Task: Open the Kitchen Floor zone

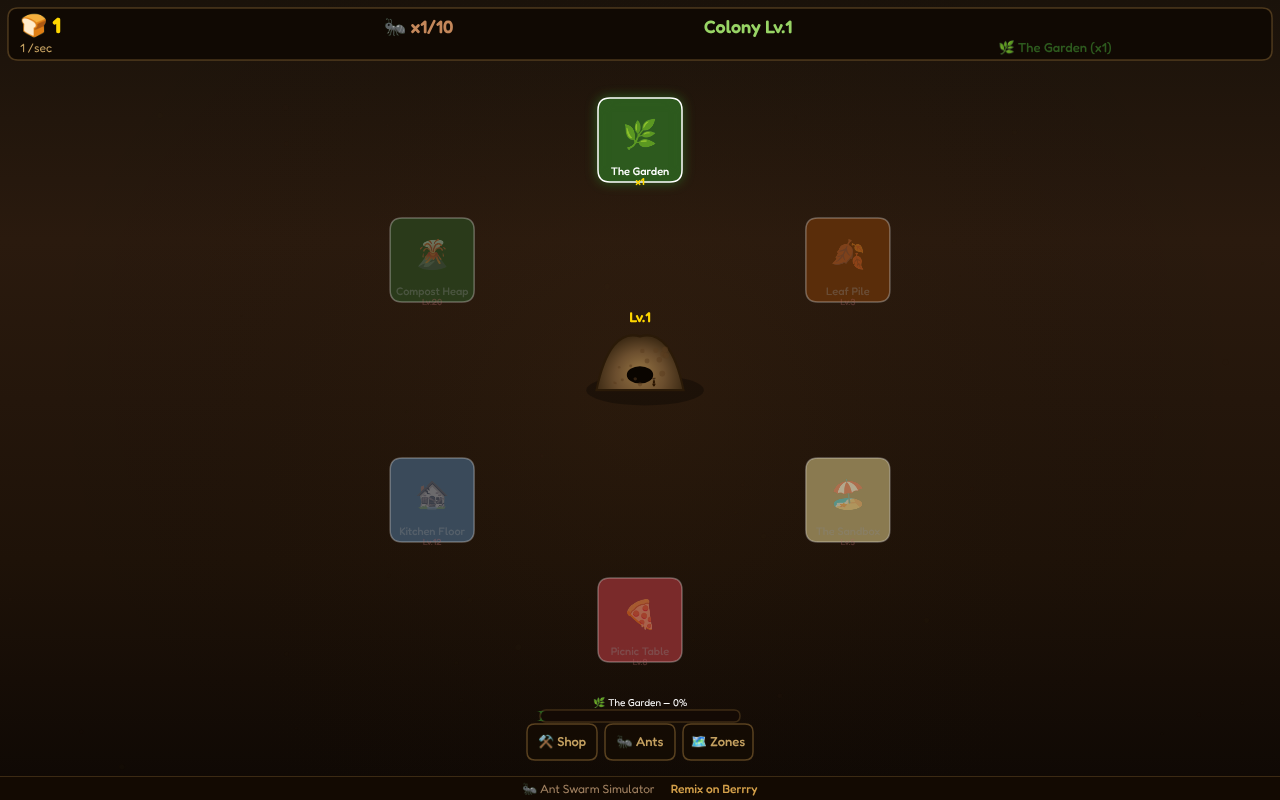Action: [x=432, y=499]
